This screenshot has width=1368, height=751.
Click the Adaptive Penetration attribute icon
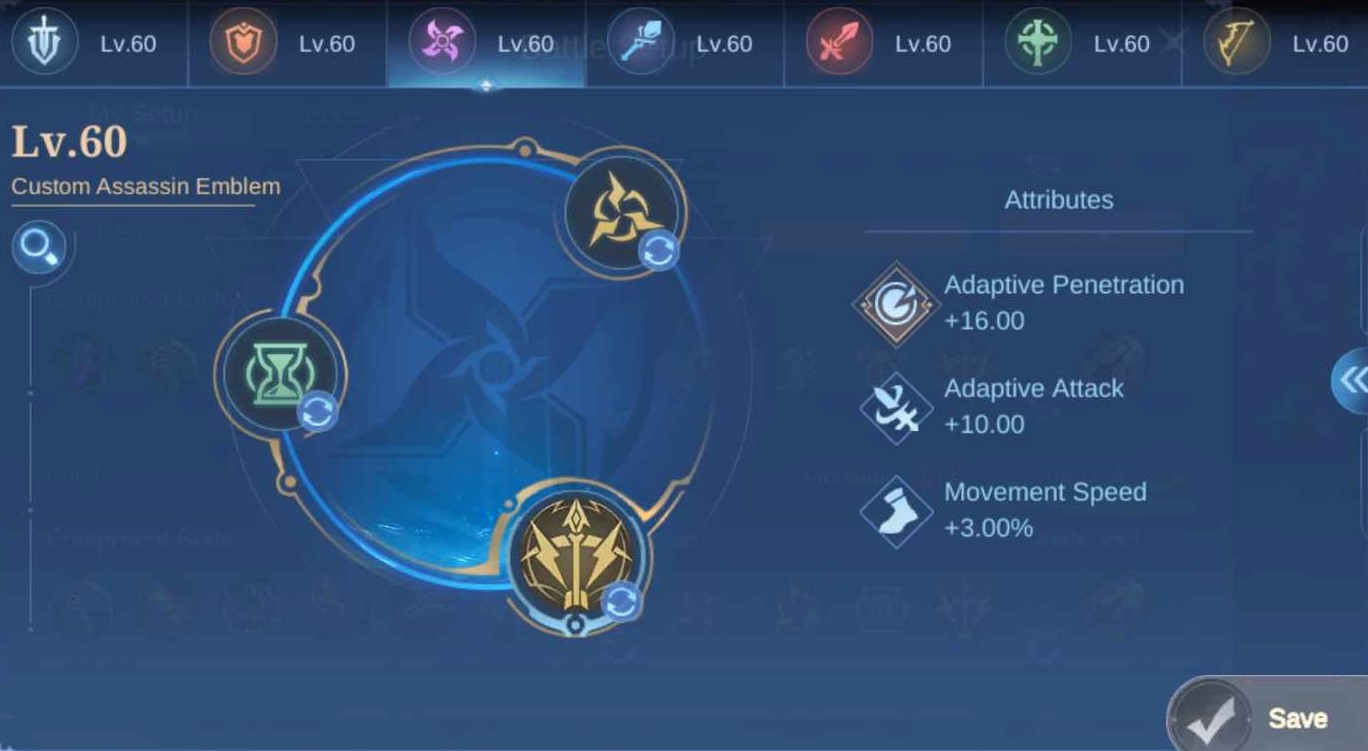[895, 301]
